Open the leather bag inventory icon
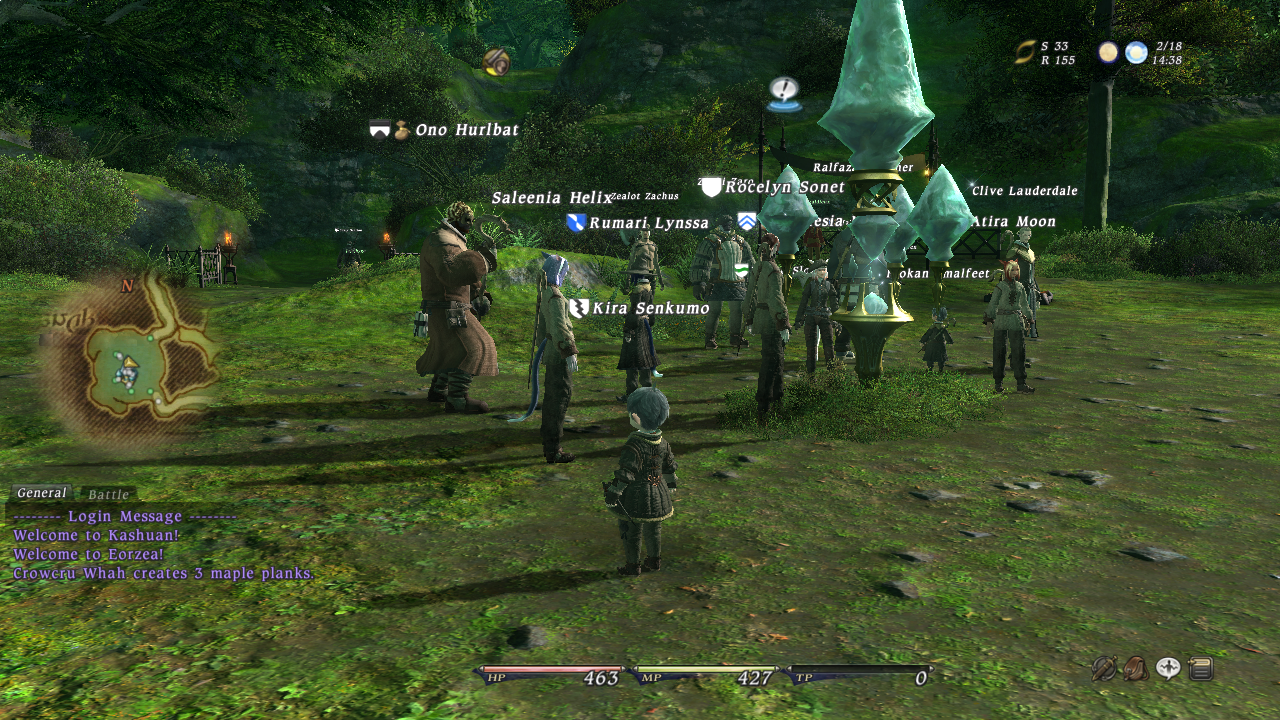Screen dimensions: 1280x720 click(1136, 668)
